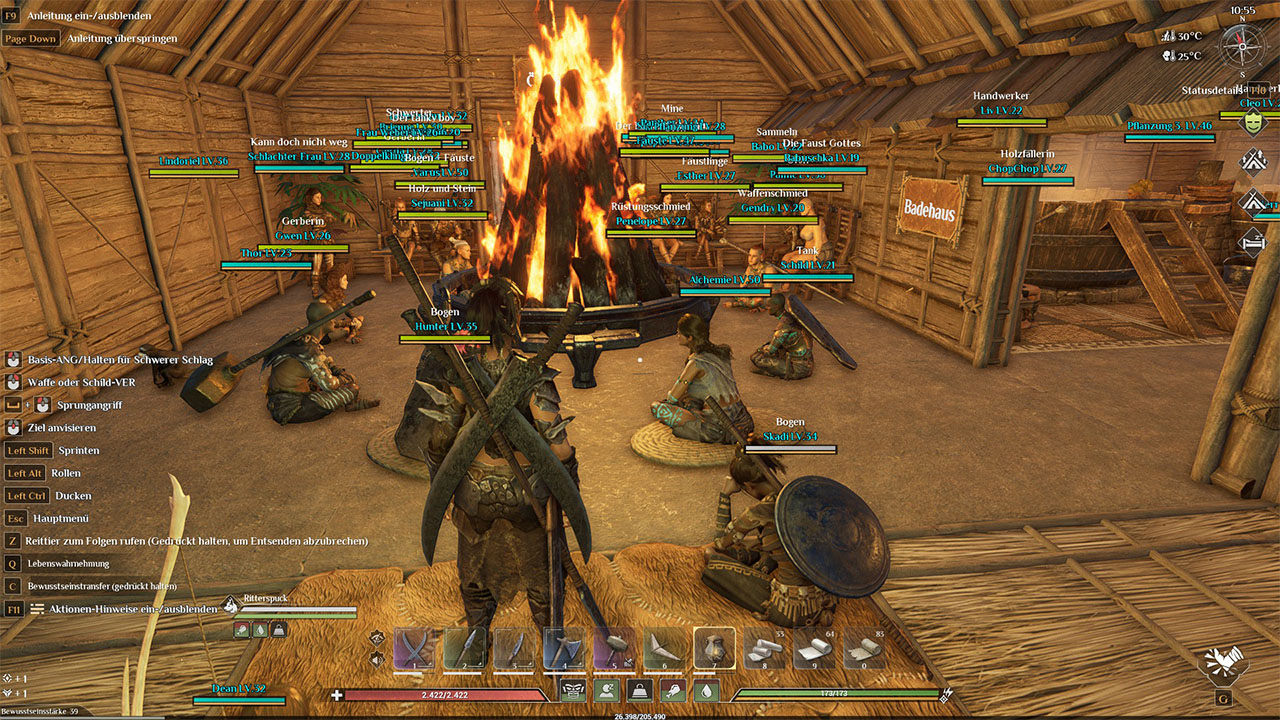Select the dual swords in hotbar slot 1
Screen dimensions: 1280x720
coord(415,648)
